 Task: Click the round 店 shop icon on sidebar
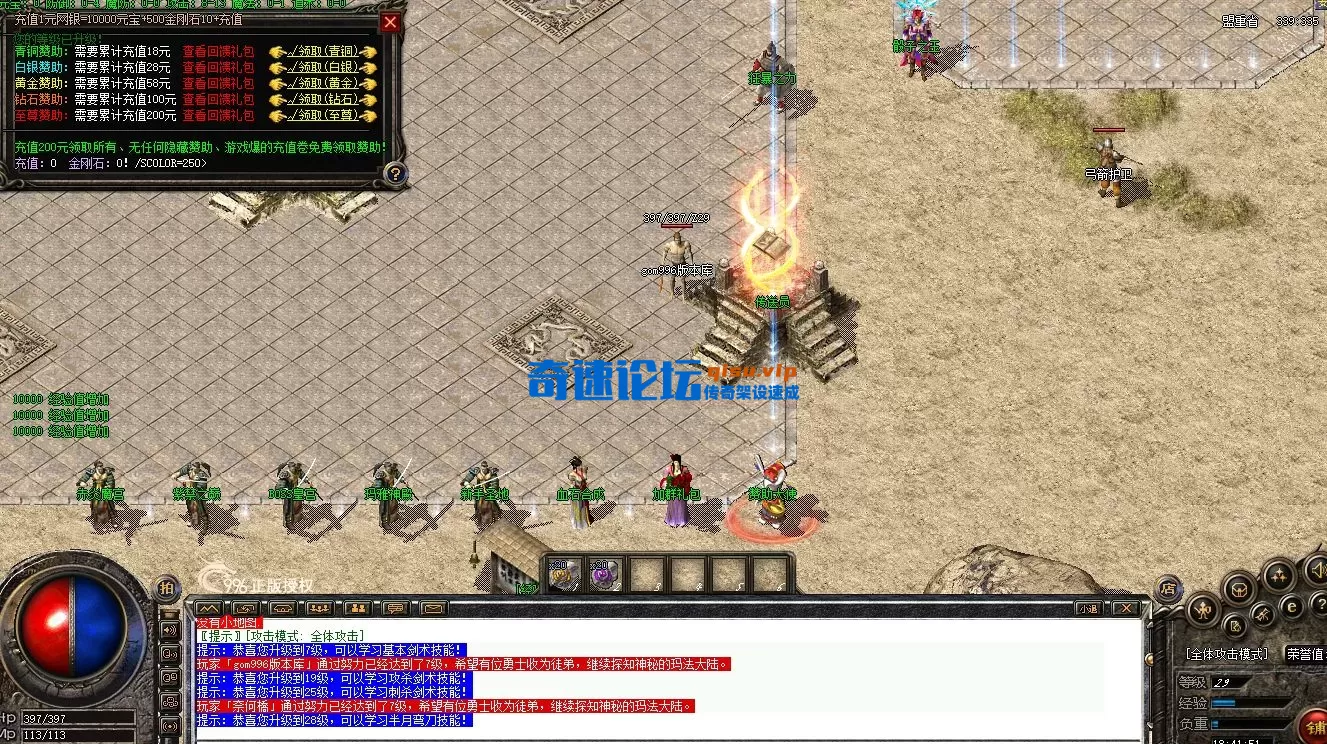[x=1168, y=588]
